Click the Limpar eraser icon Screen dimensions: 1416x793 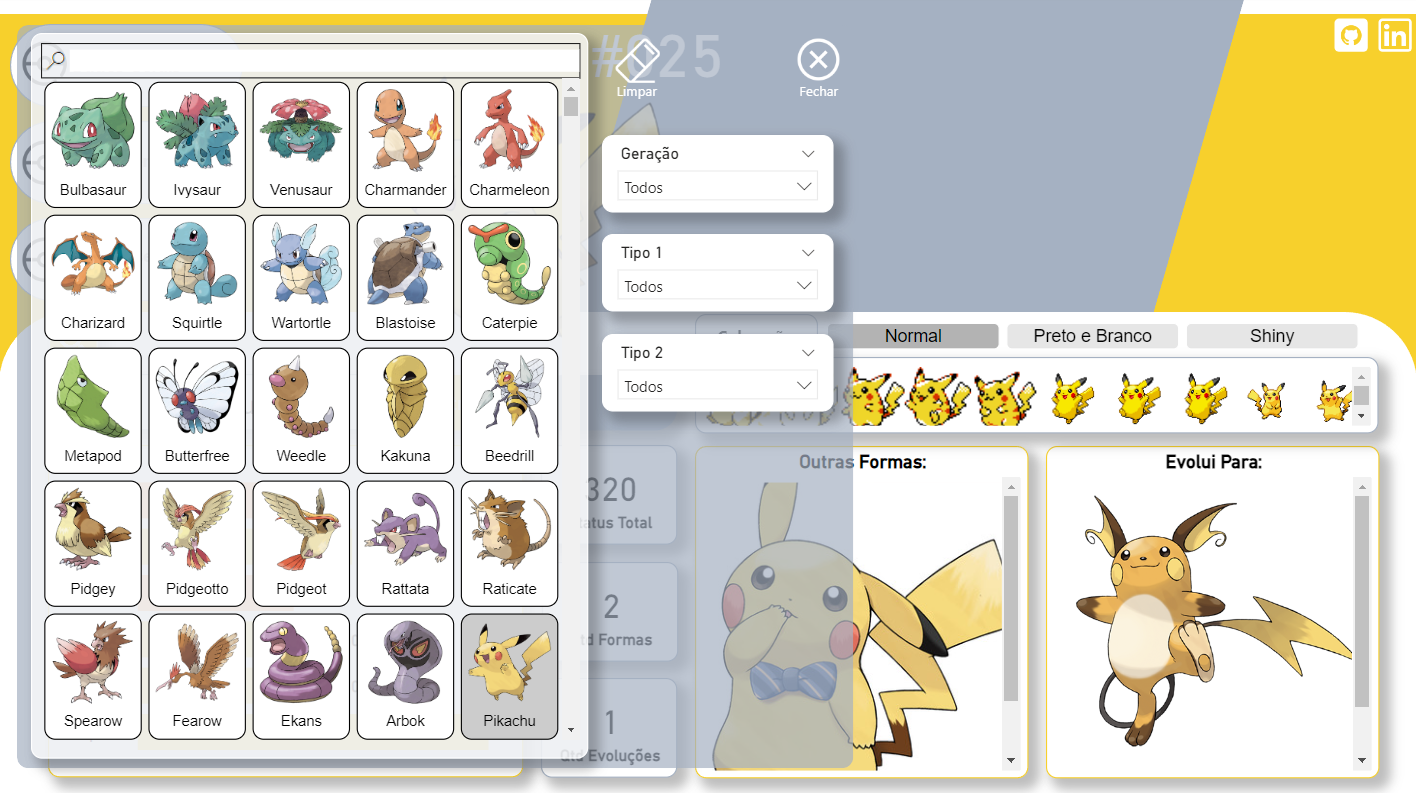point(637,60)
